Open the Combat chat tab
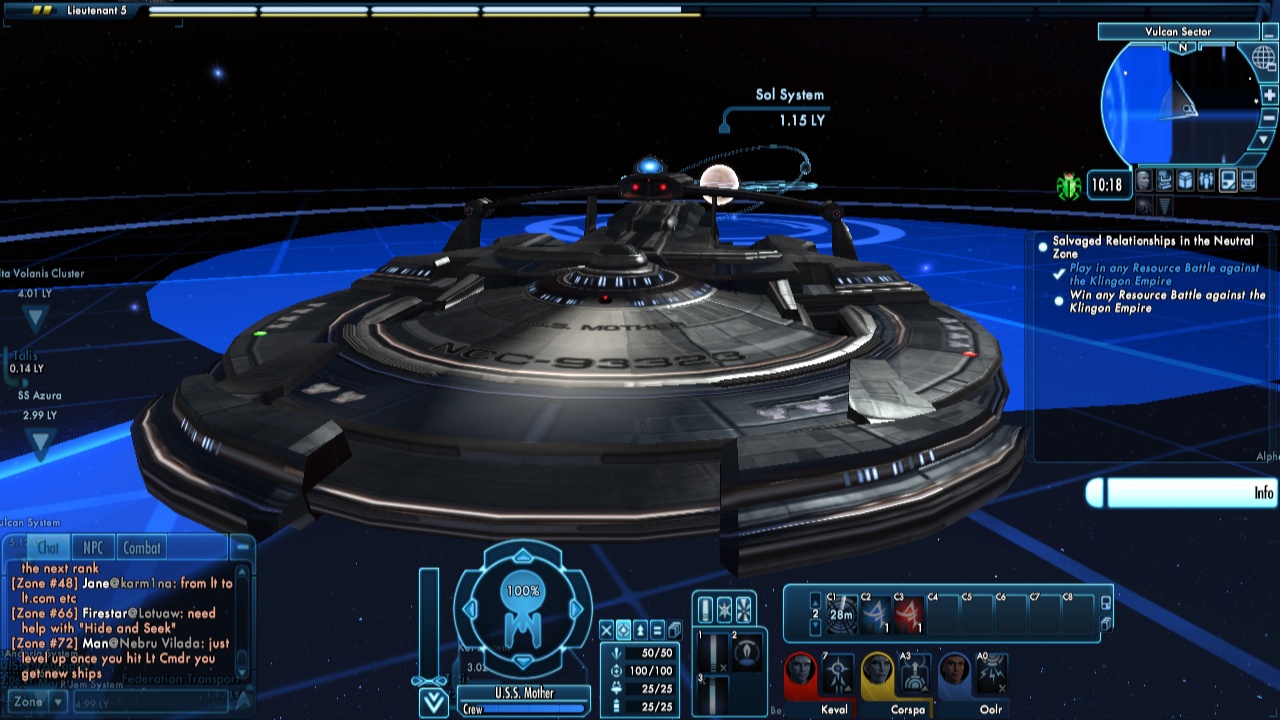The image size is (1280, 720). pos(142,548)
